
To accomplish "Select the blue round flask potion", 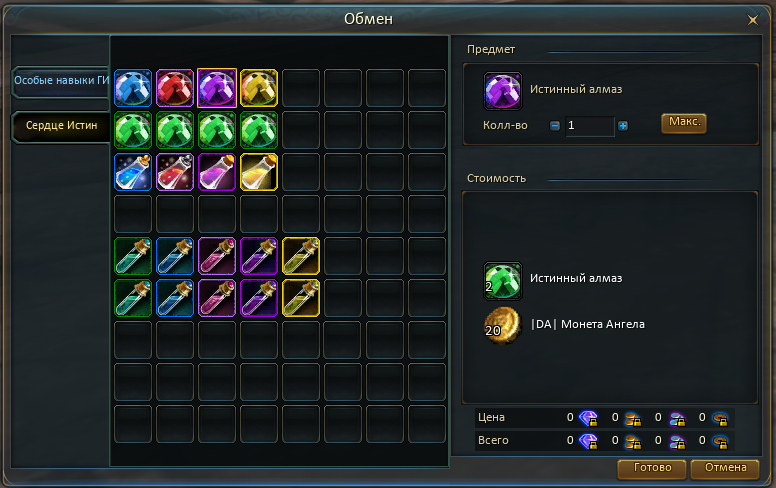I will click(133, 172).
